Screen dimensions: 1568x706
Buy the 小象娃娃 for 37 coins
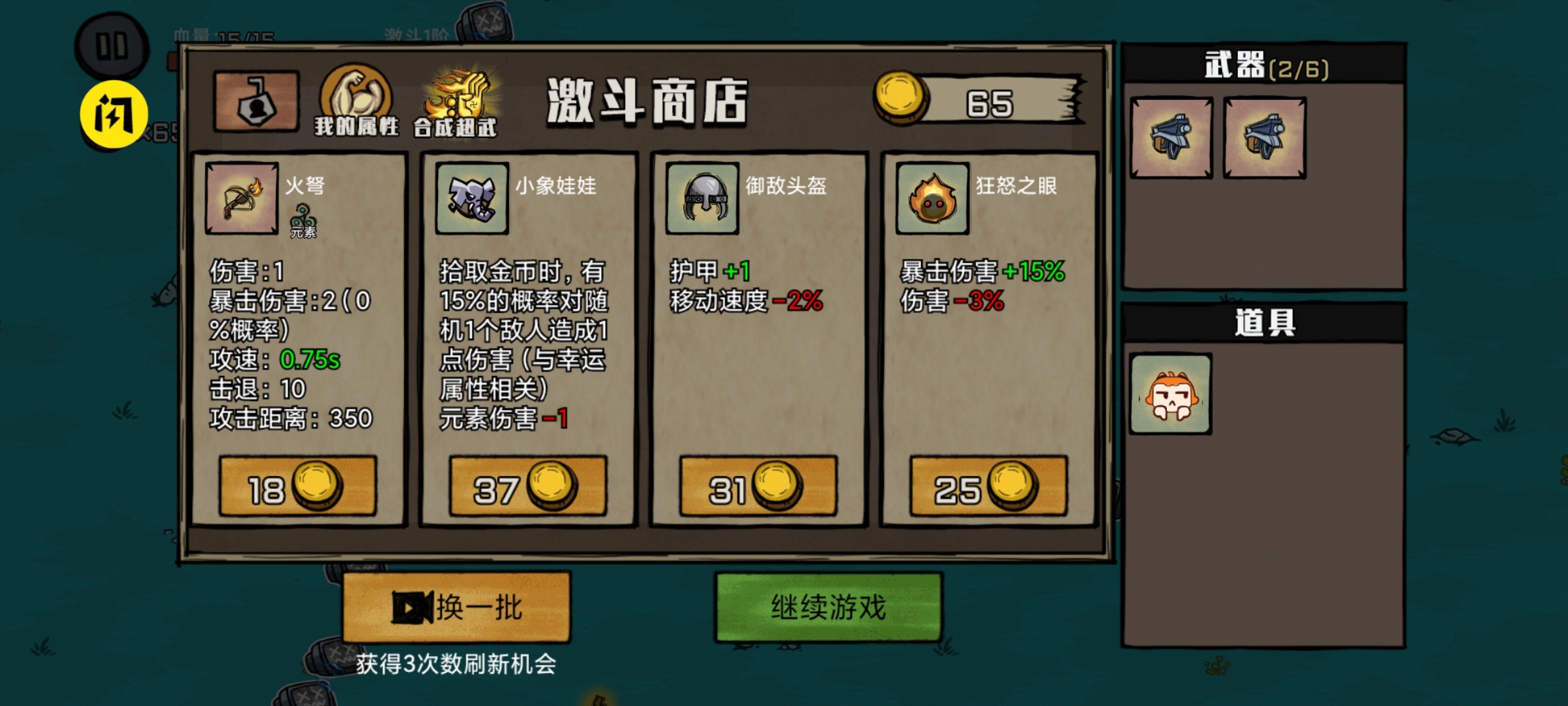tap(528, 486)
